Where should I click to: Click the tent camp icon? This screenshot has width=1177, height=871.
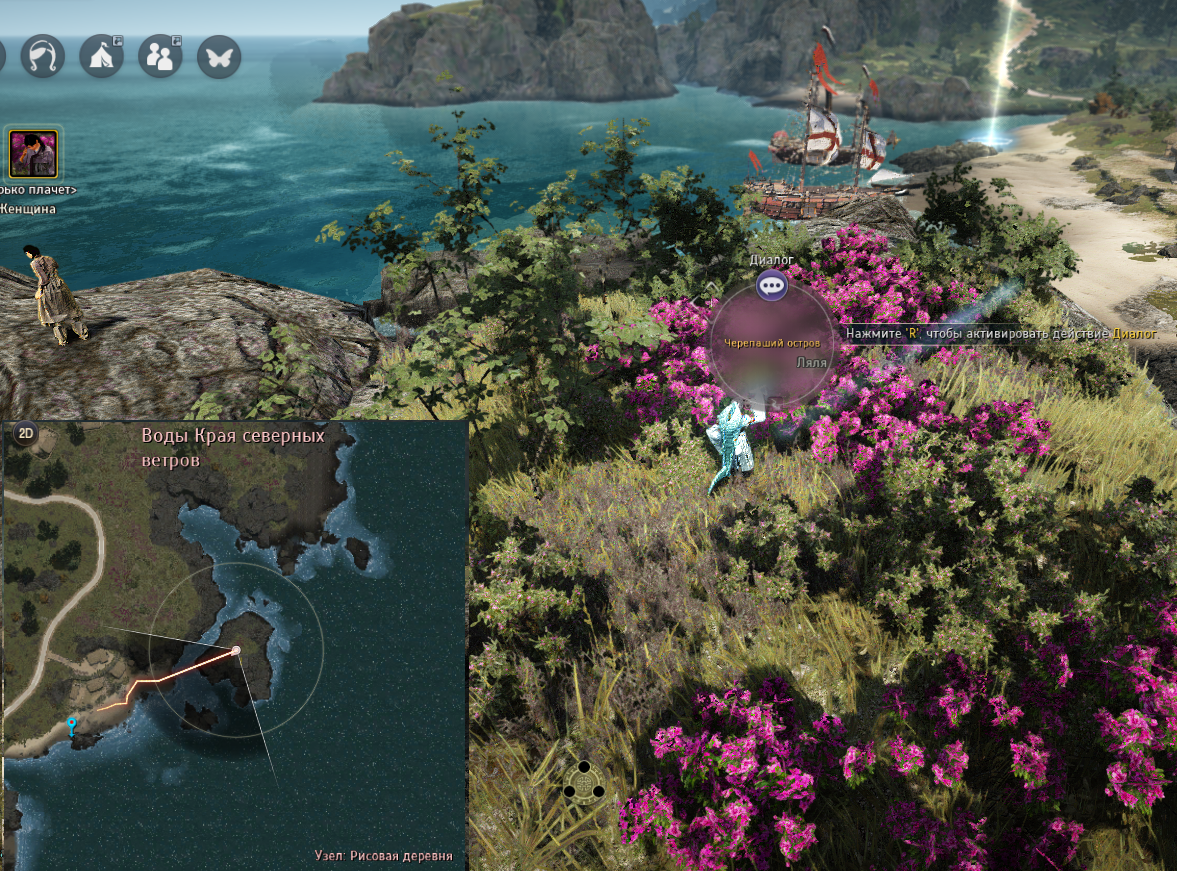pyautogui.click(x=101, y=56)
